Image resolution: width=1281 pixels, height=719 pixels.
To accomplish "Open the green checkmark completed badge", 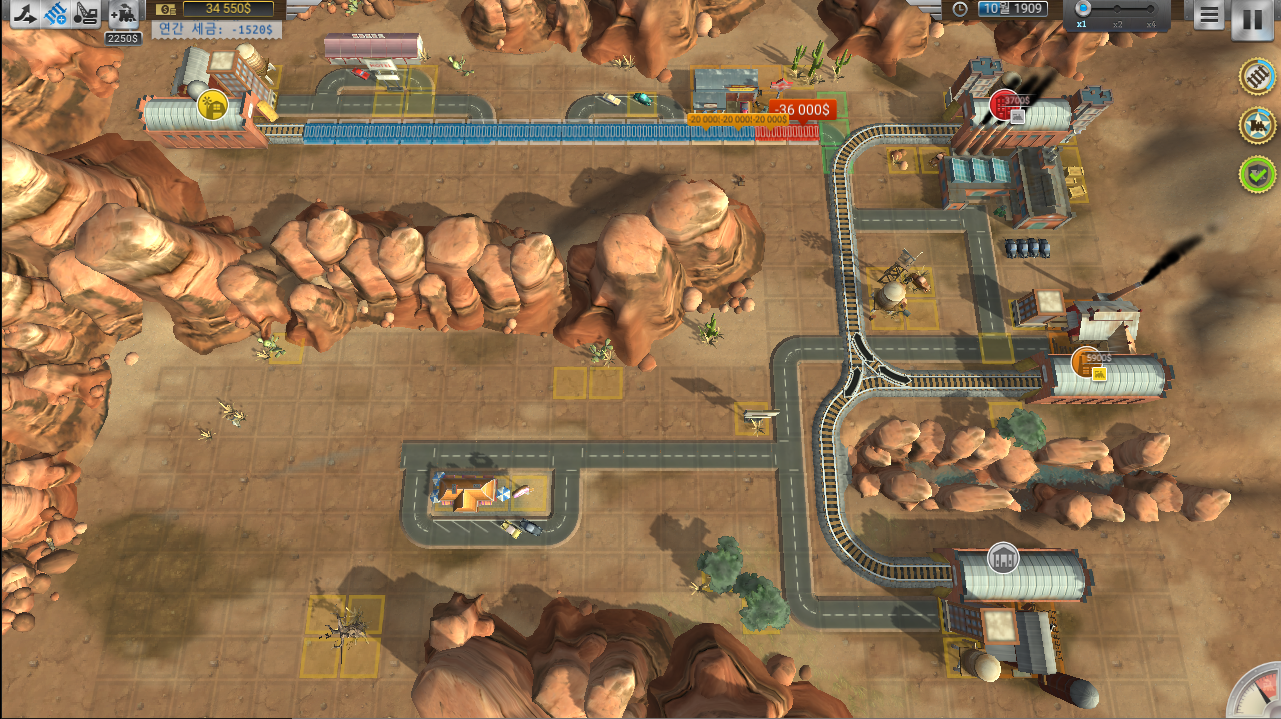I will click(1256, 174).
